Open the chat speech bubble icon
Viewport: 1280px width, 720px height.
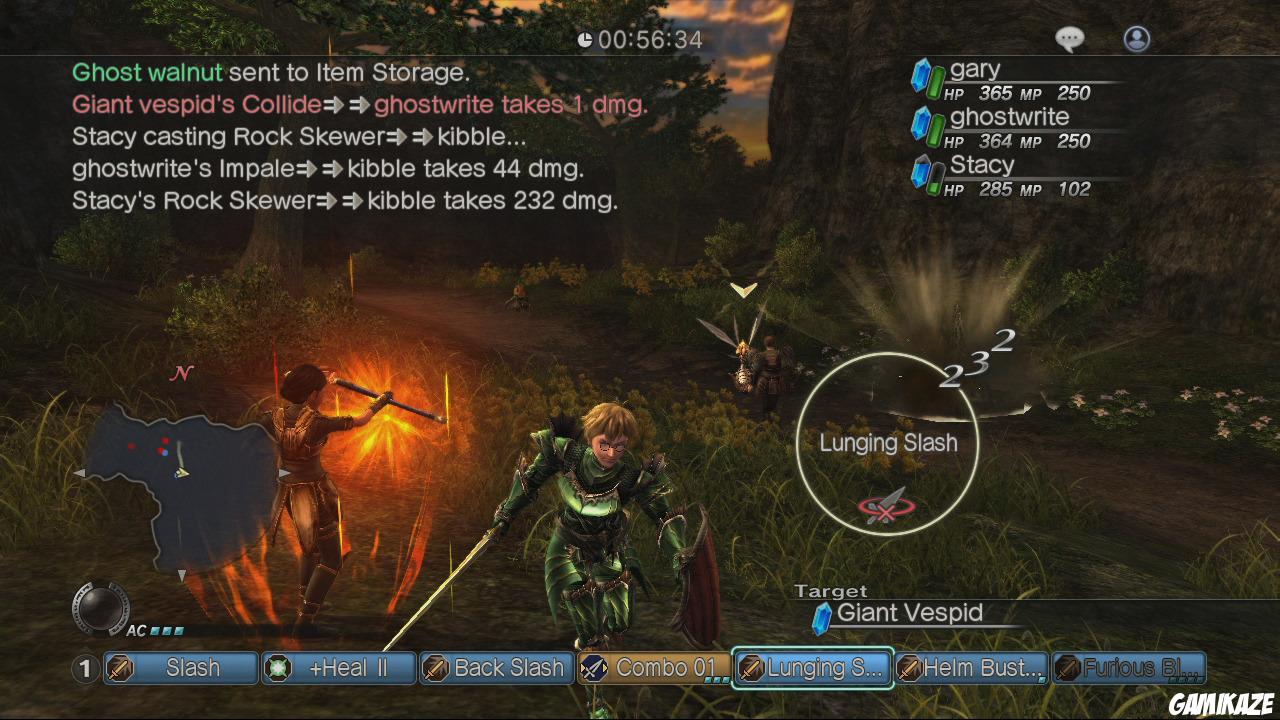pos(1069,39)
